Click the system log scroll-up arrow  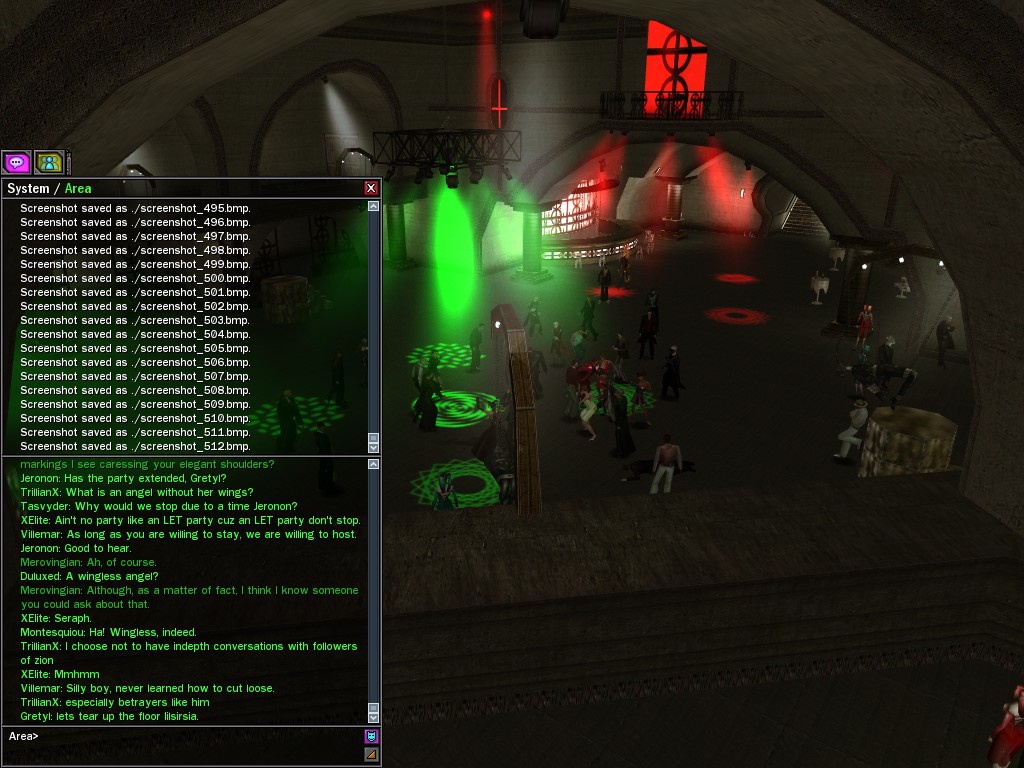pyautogui.click(x=373, y=206)
